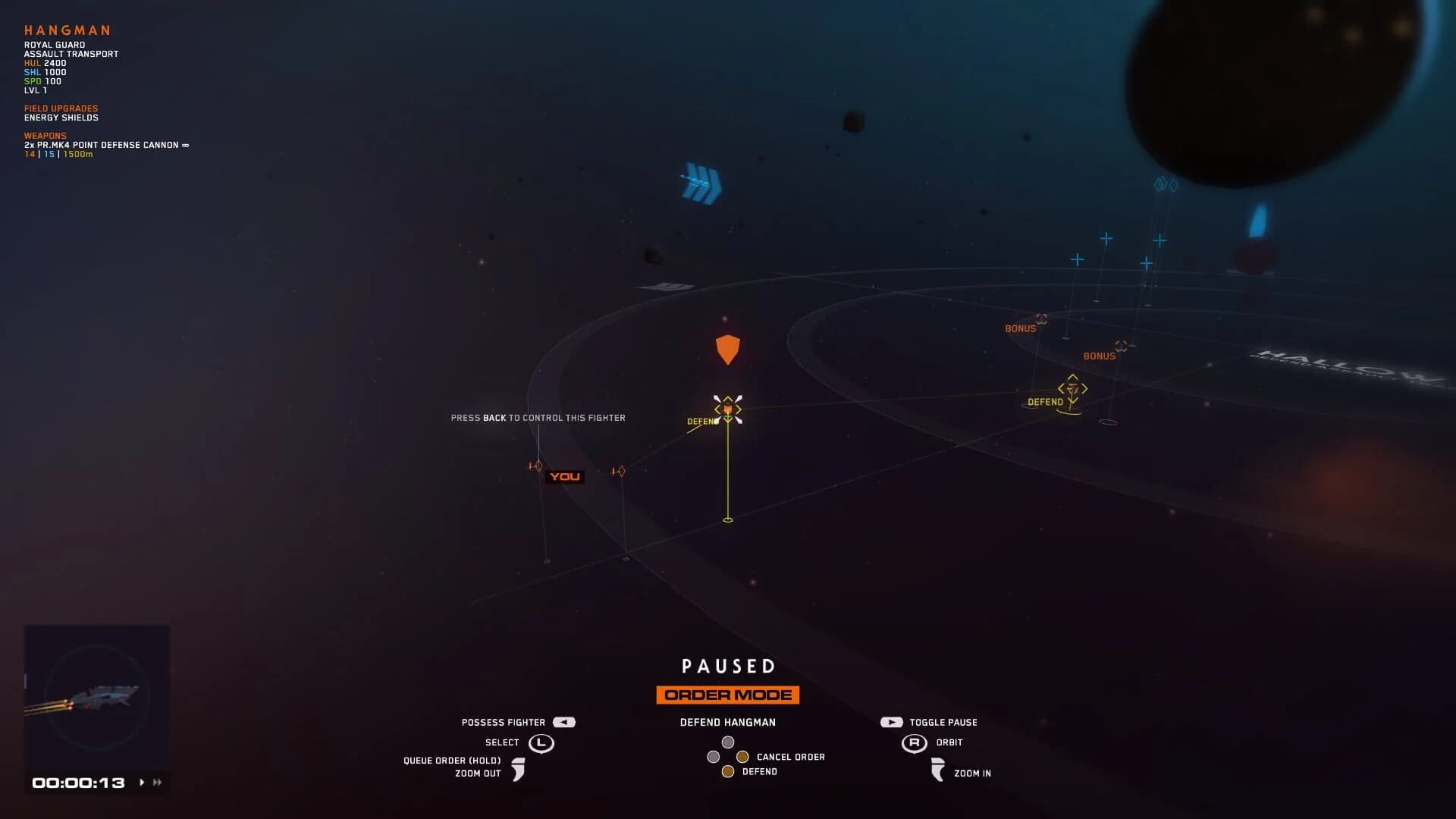Click the ORDER MODE banner
The width and height of the screenshot is (1456, 819).
727,694
